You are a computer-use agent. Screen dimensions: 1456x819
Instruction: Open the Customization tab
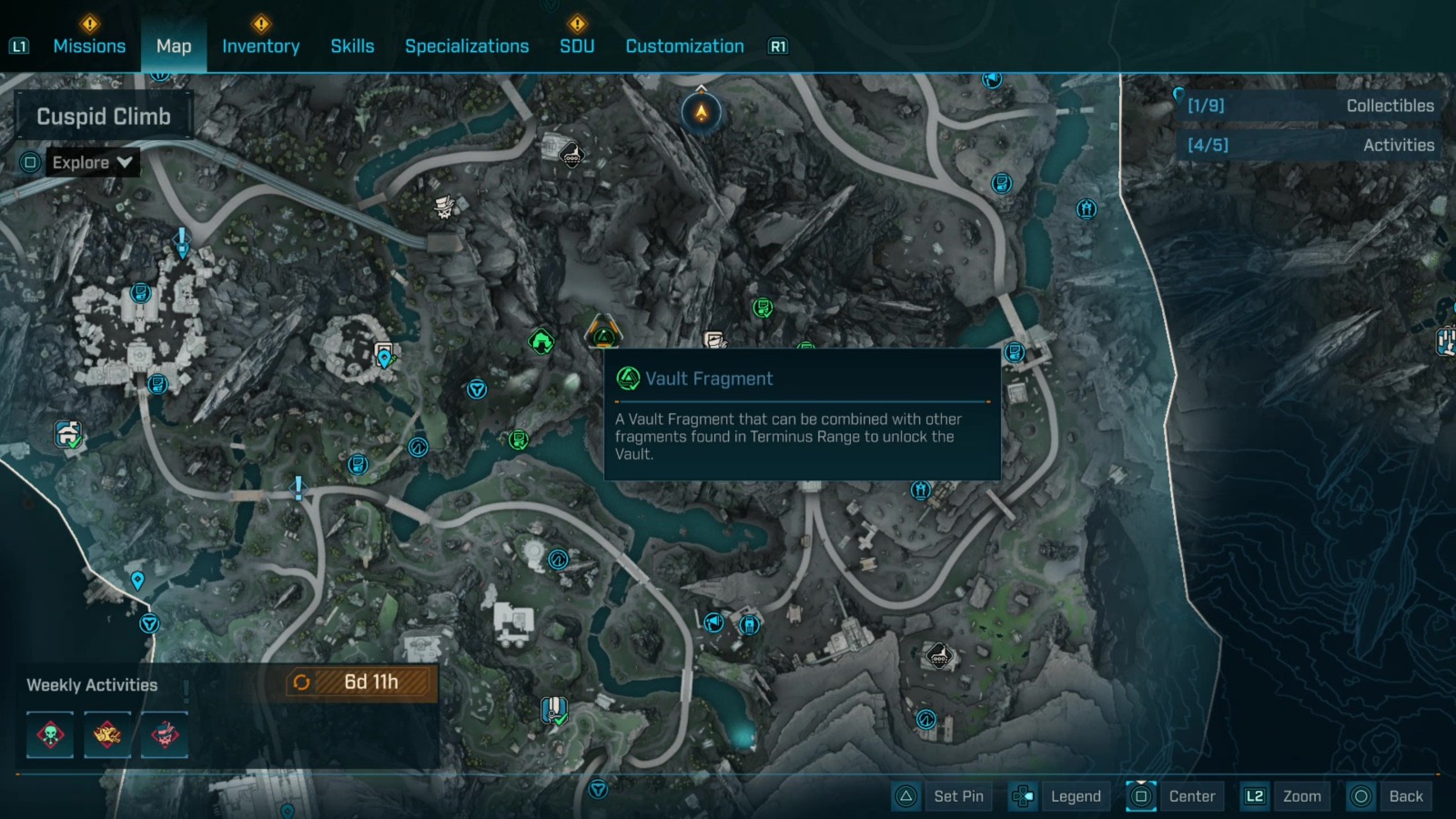coord(684,45)
